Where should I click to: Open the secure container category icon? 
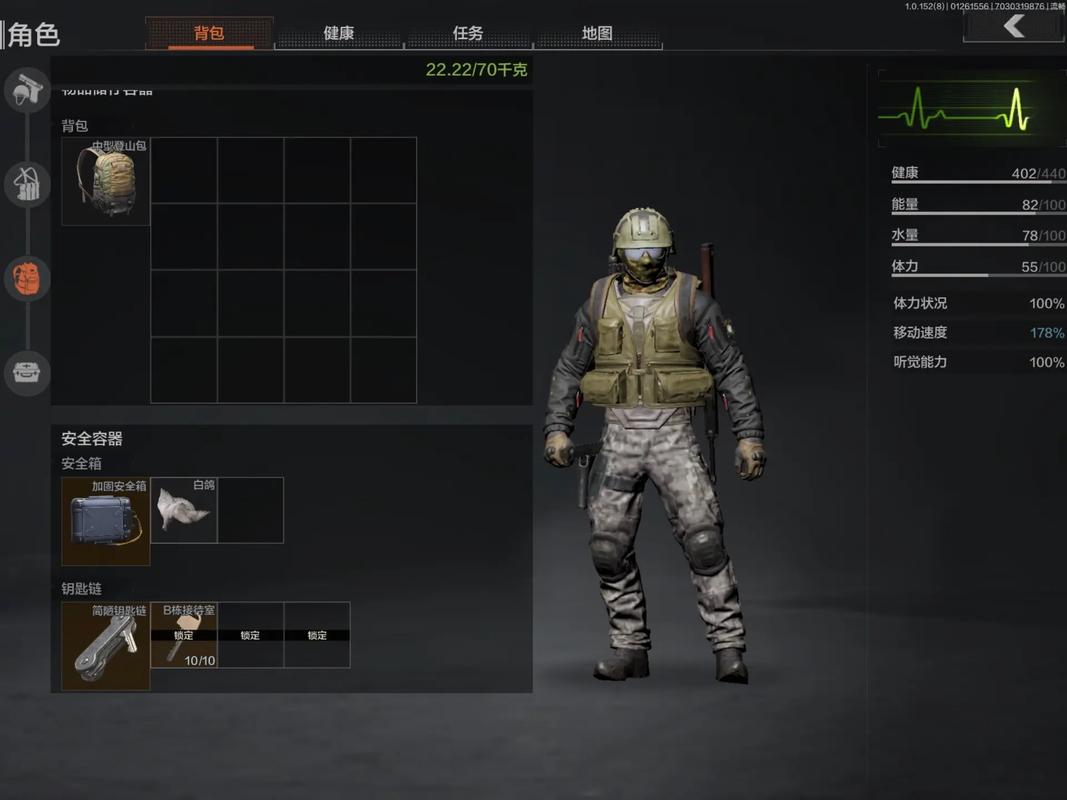pos(27,372)
